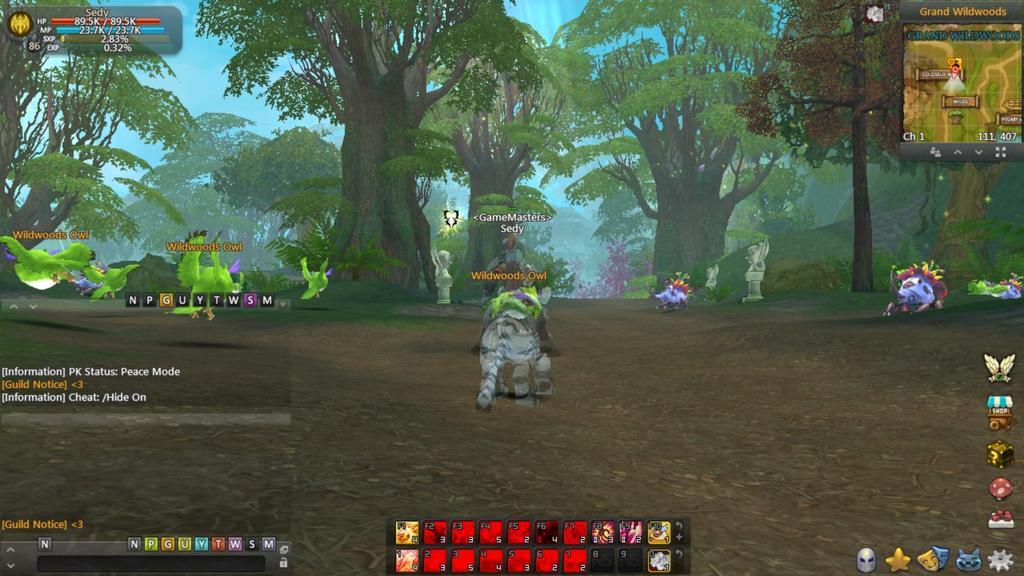Activate the F1 hotbar skill

coord(407,532)
